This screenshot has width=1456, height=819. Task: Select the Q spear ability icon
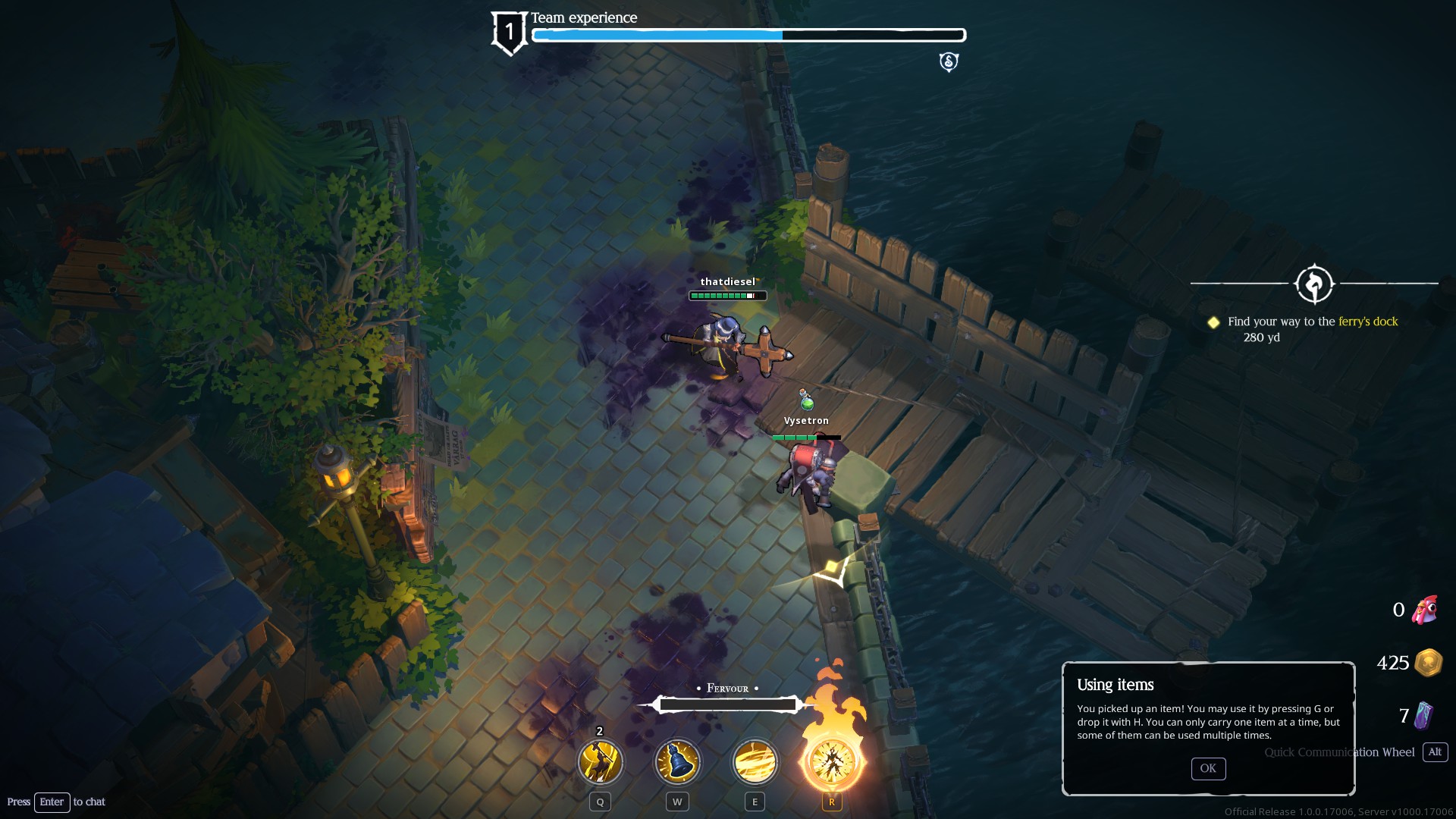tap(599, 761)
